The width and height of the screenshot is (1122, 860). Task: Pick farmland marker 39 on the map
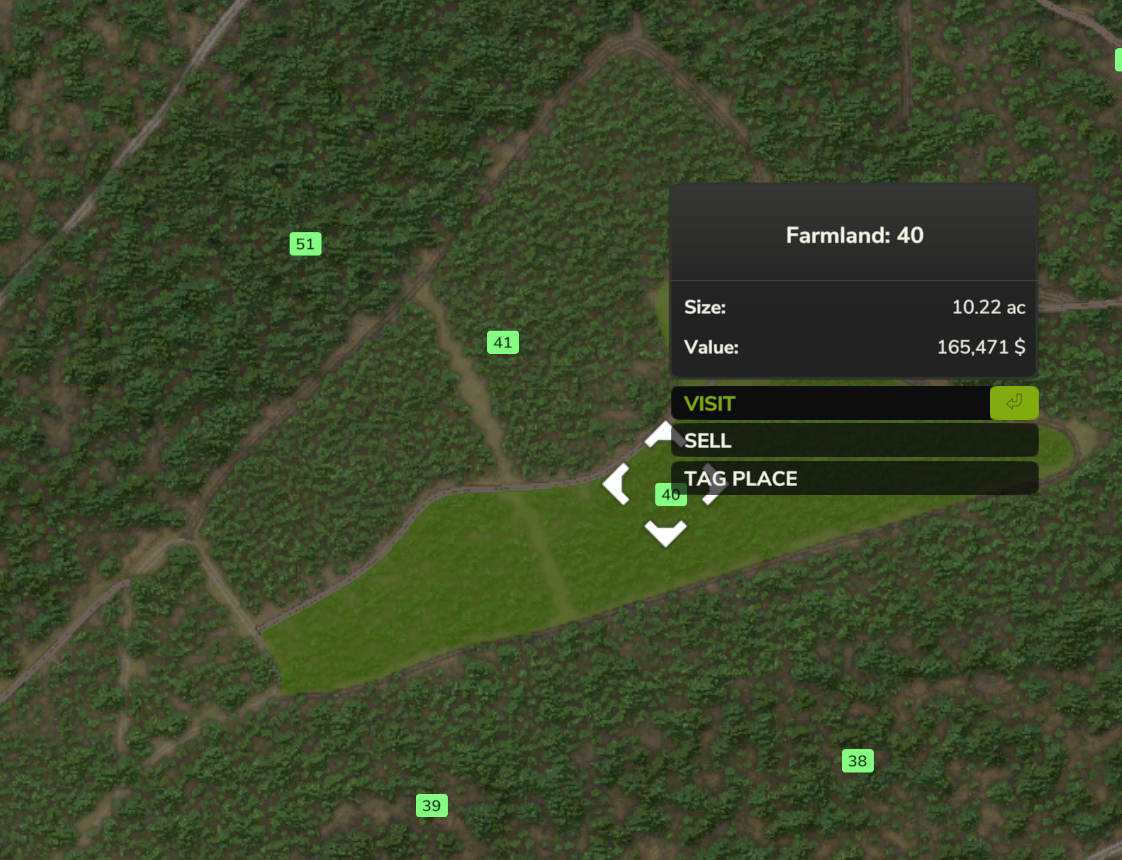(x=431, y=805)
